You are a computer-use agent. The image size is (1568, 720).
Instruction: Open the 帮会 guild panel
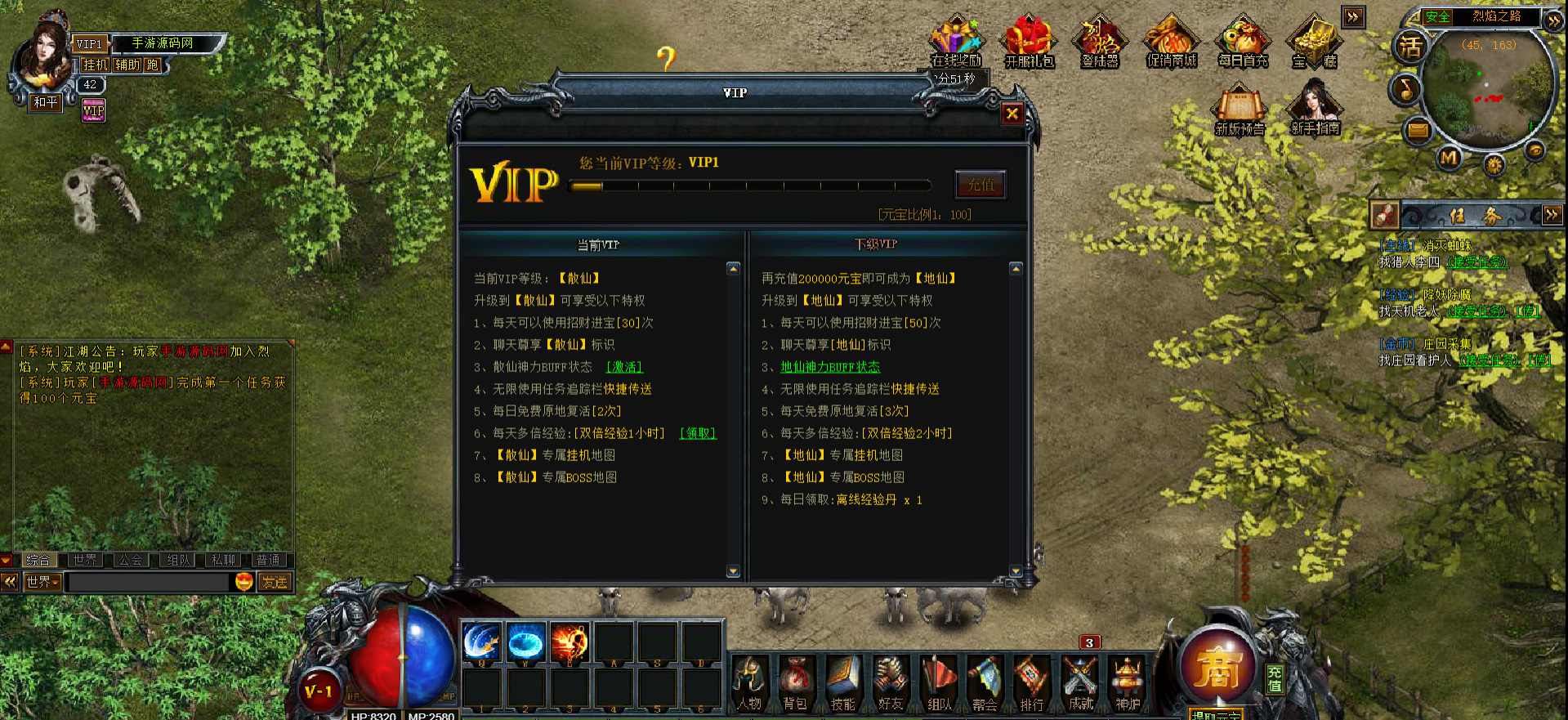(x=985, y=683)
